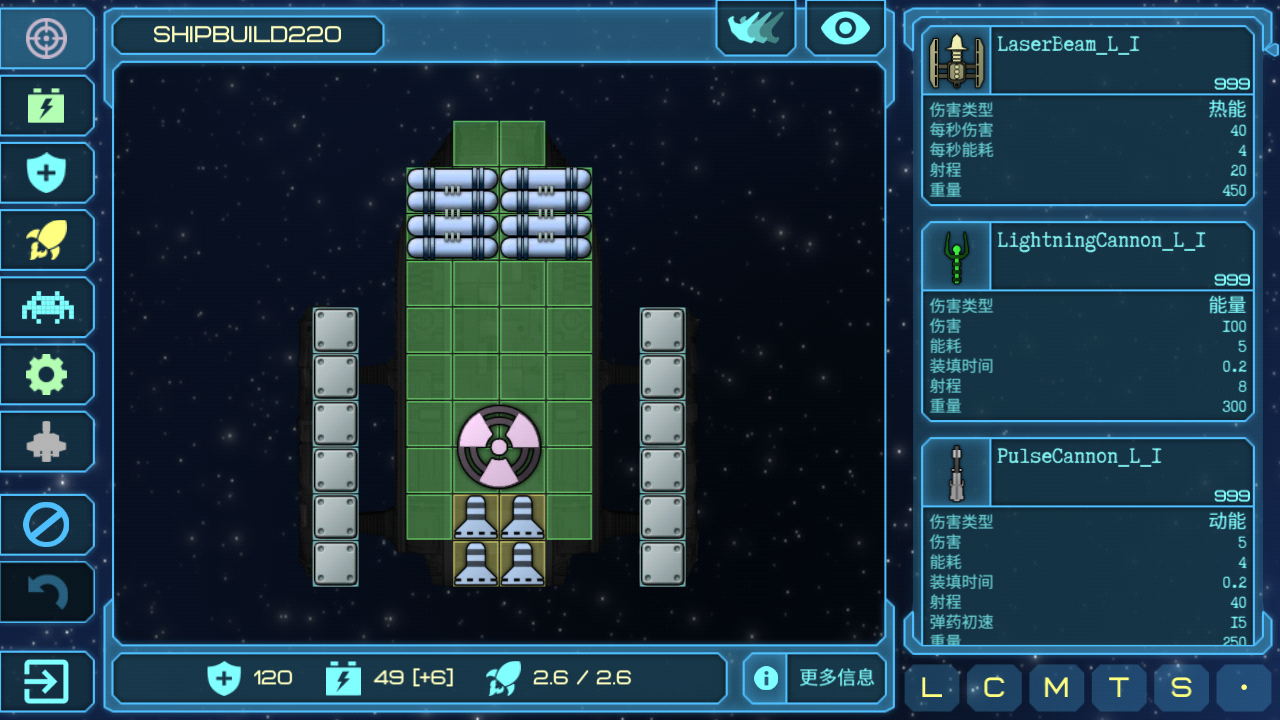
Task: Toggle the eye visibility view
Action: click(845, 28)
